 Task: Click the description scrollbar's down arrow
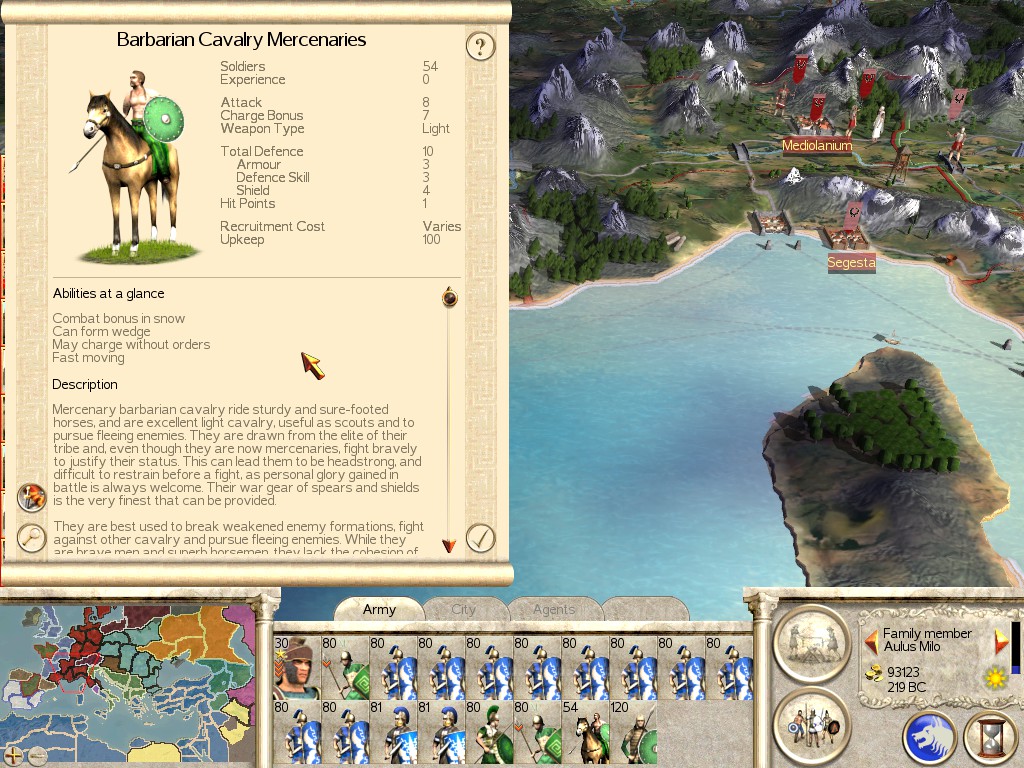449,546
